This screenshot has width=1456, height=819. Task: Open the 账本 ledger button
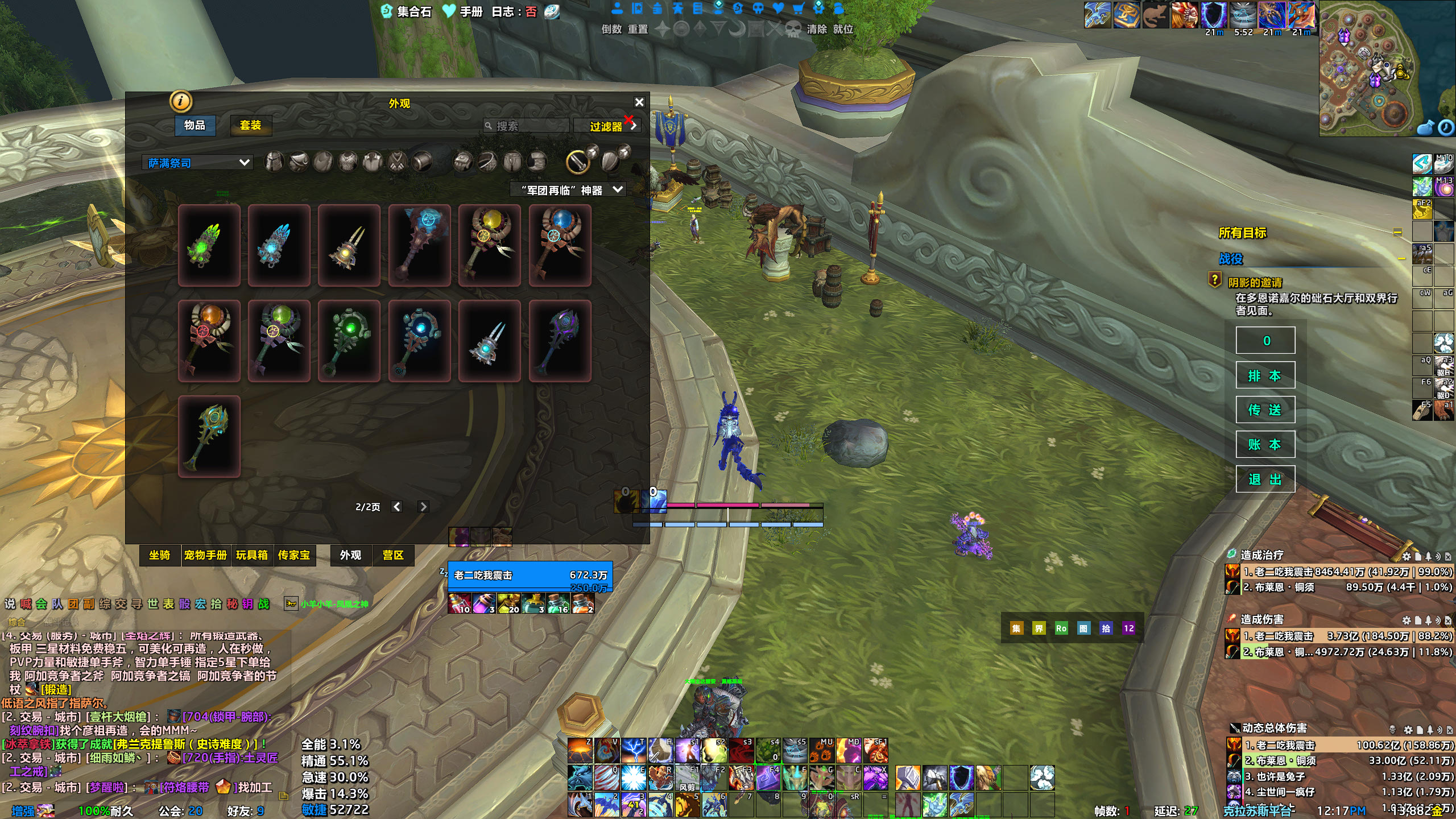1265,444
